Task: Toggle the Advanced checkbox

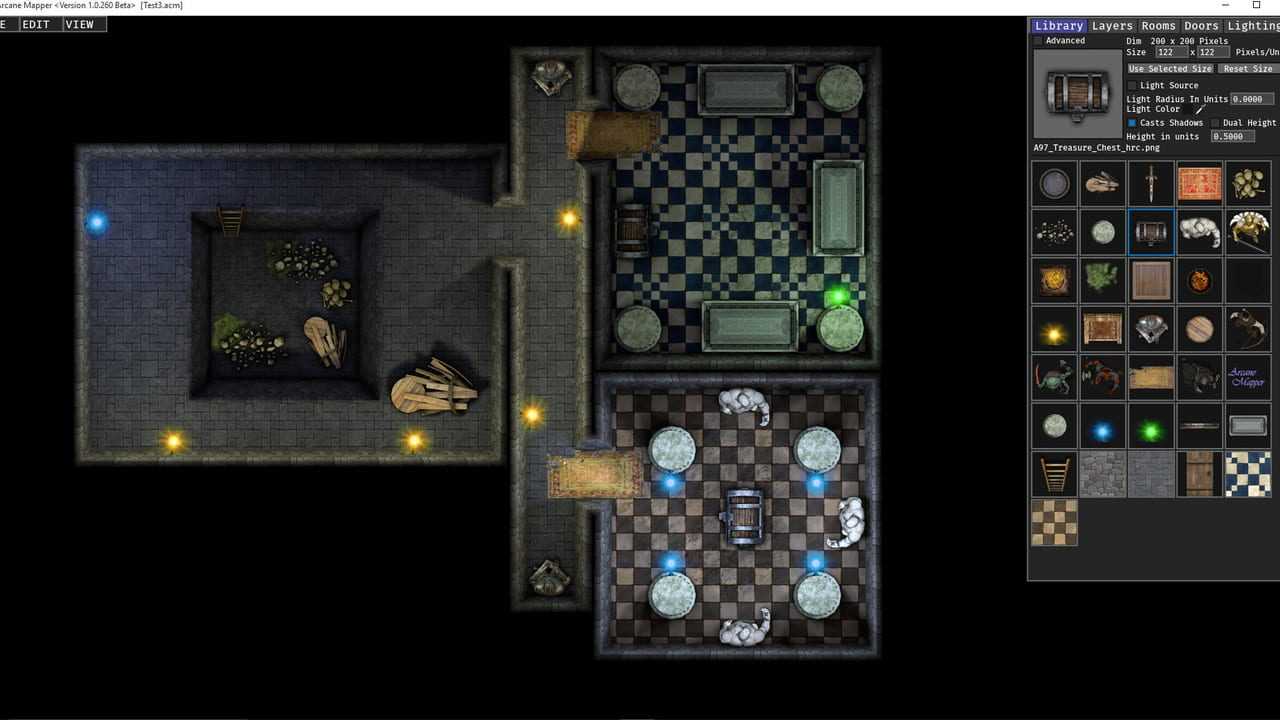Action: [x=1038, y=41]
